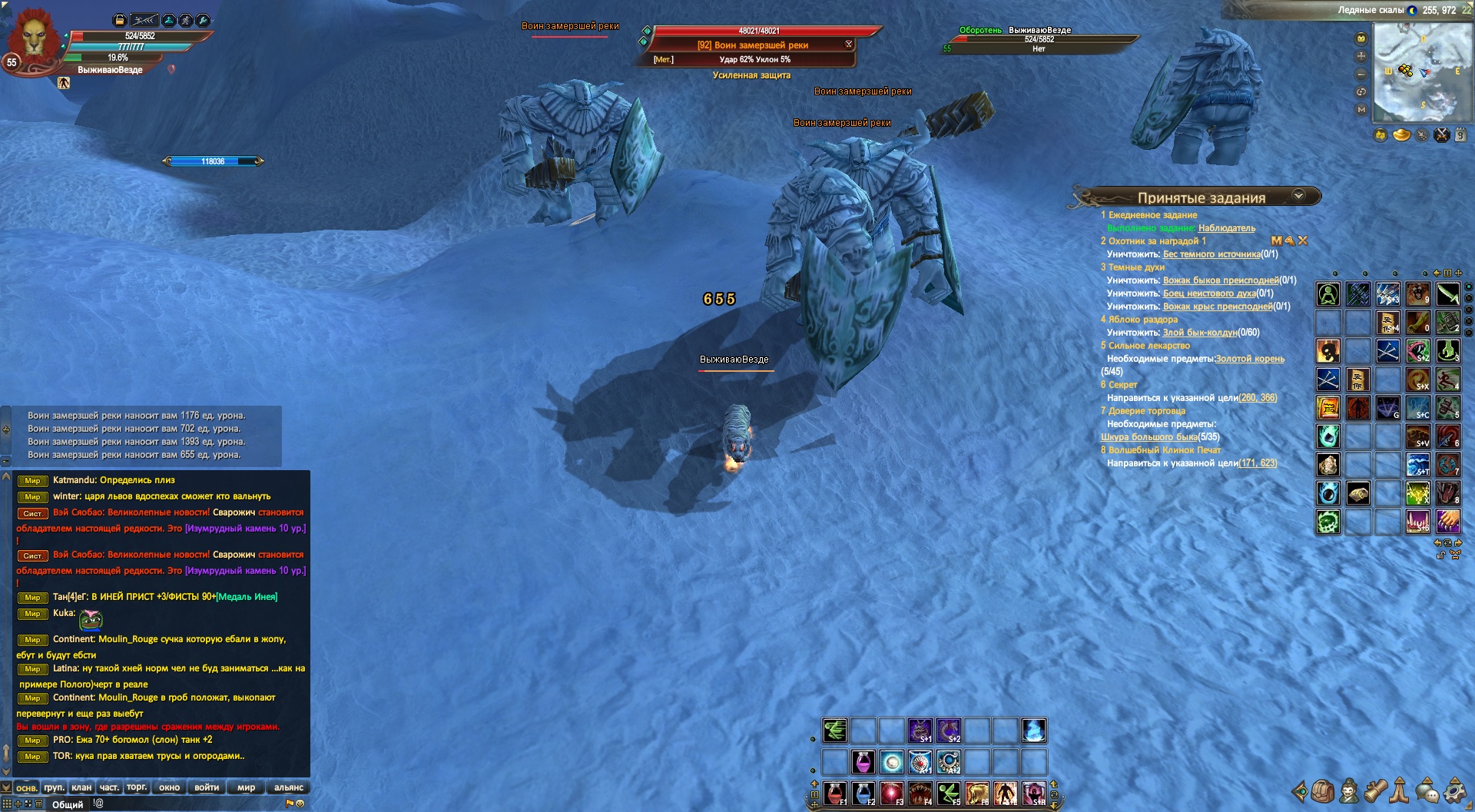Open the world map with M button
This screenshot has height=812, width=1475.
click(x=1361, y=110)
